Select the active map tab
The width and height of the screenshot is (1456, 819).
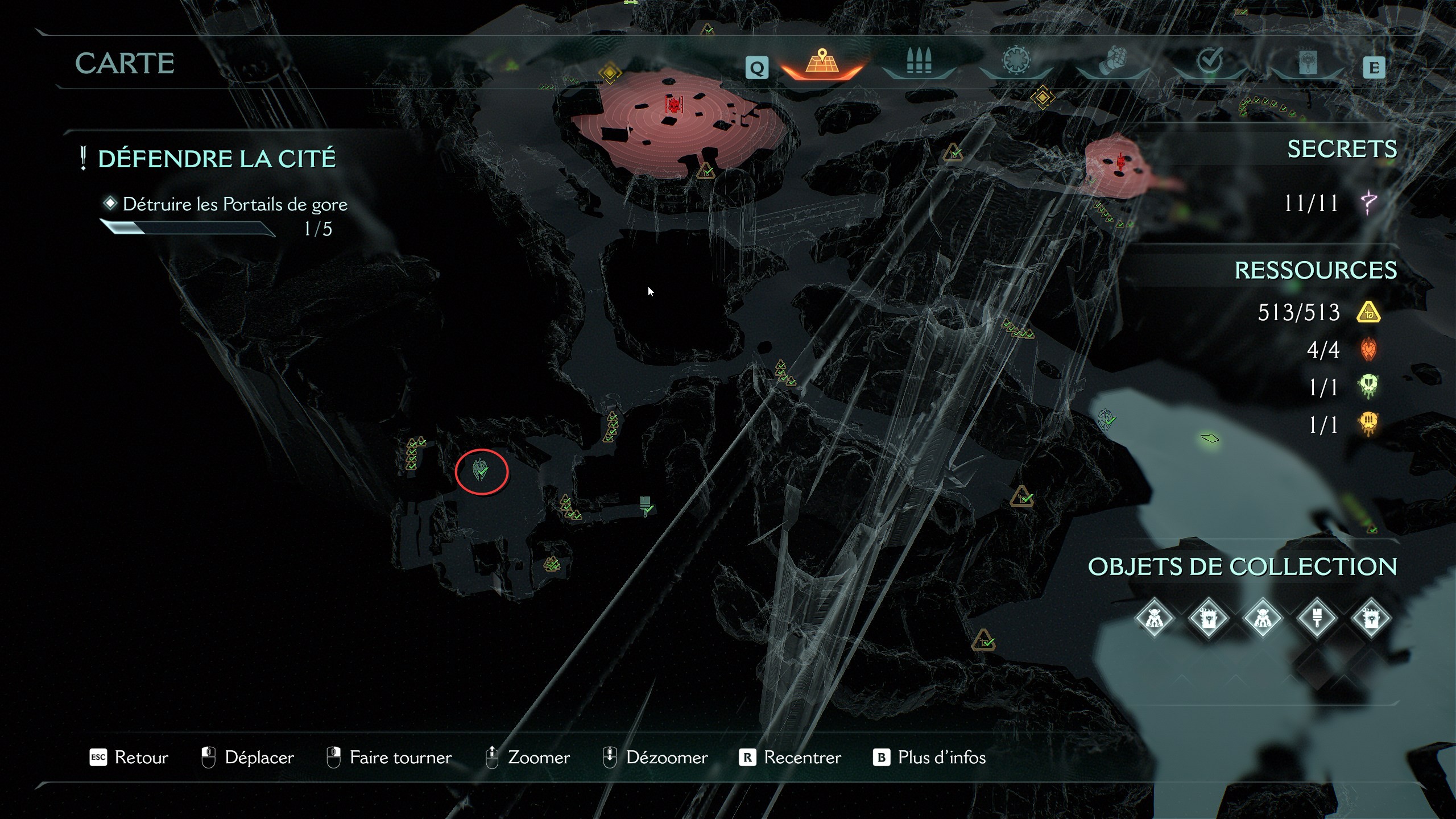pos(821,61)
